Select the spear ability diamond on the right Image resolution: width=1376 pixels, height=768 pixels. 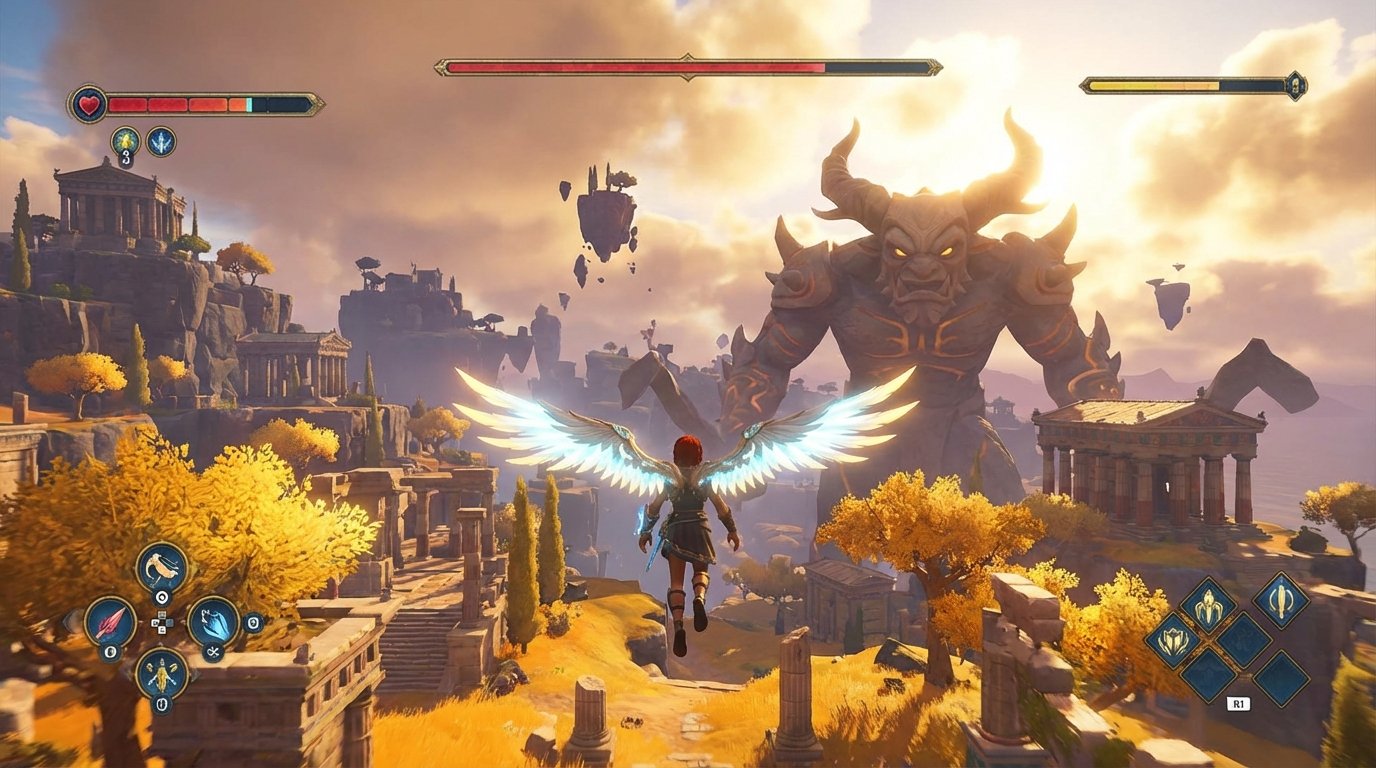tap(1282, 601)
